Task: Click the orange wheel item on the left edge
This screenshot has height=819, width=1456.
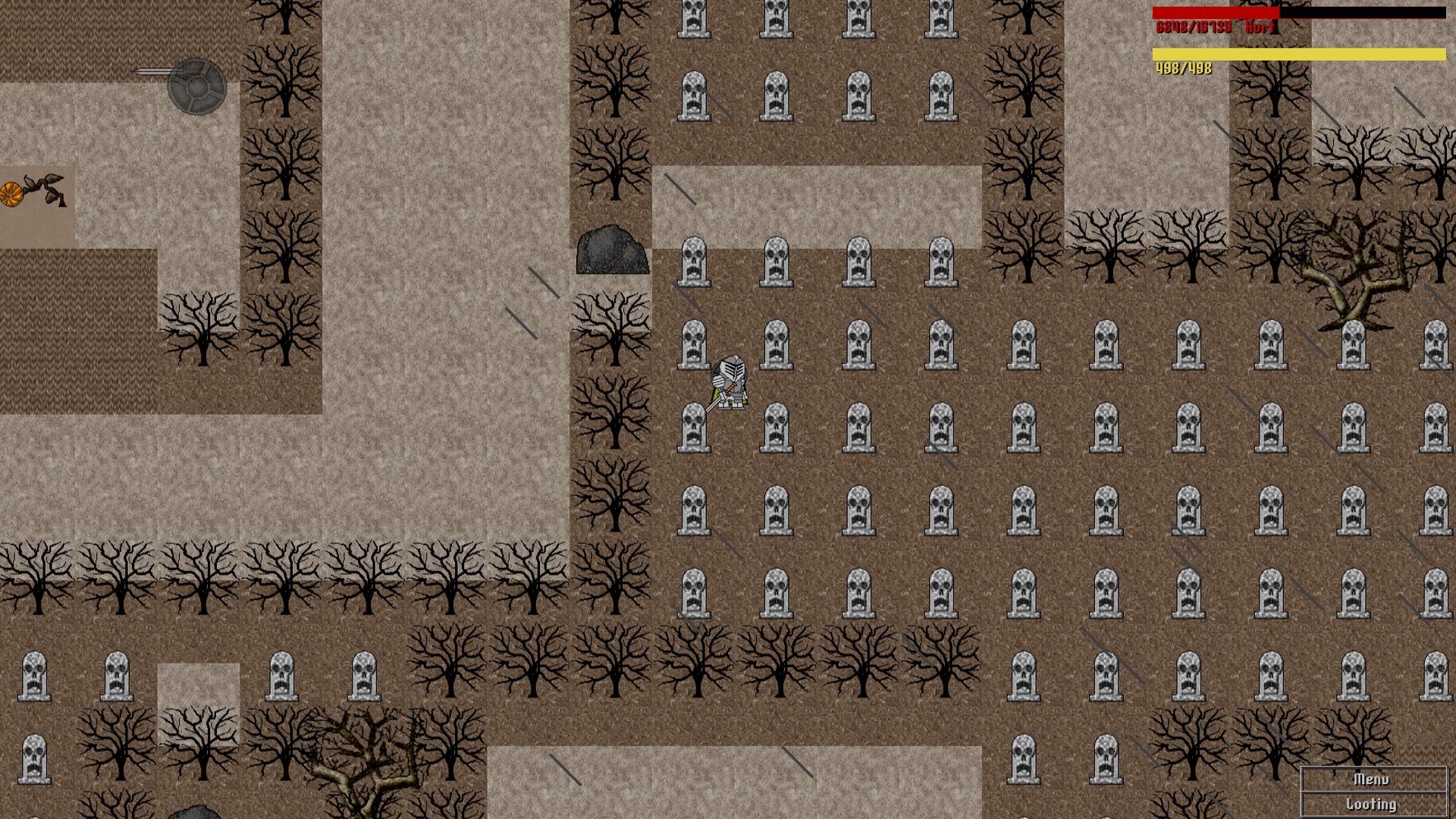Action: point(11,195)
